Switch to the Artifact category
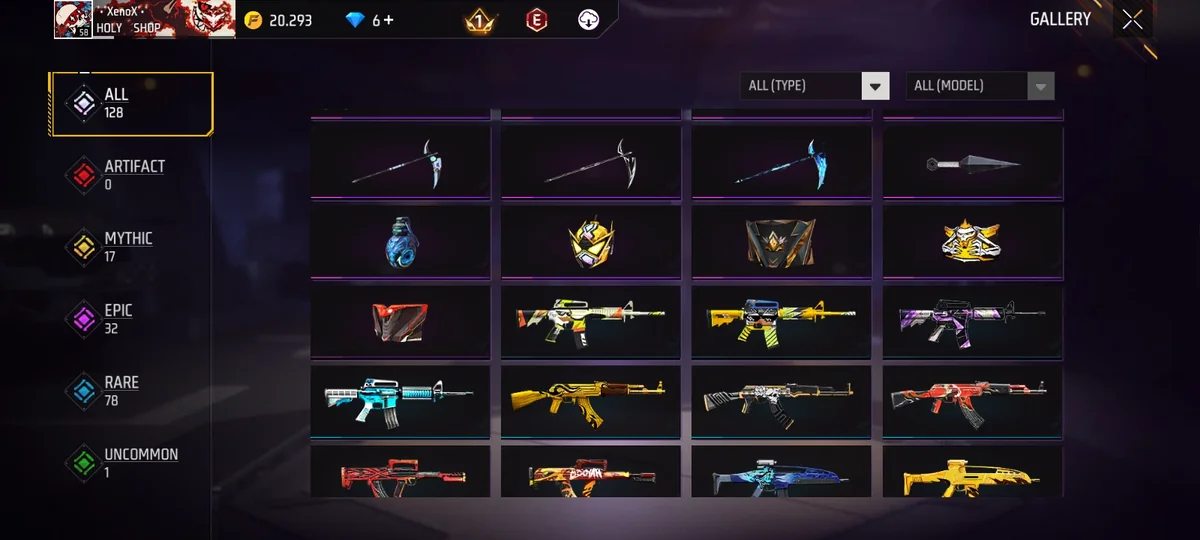 point(132,175)
